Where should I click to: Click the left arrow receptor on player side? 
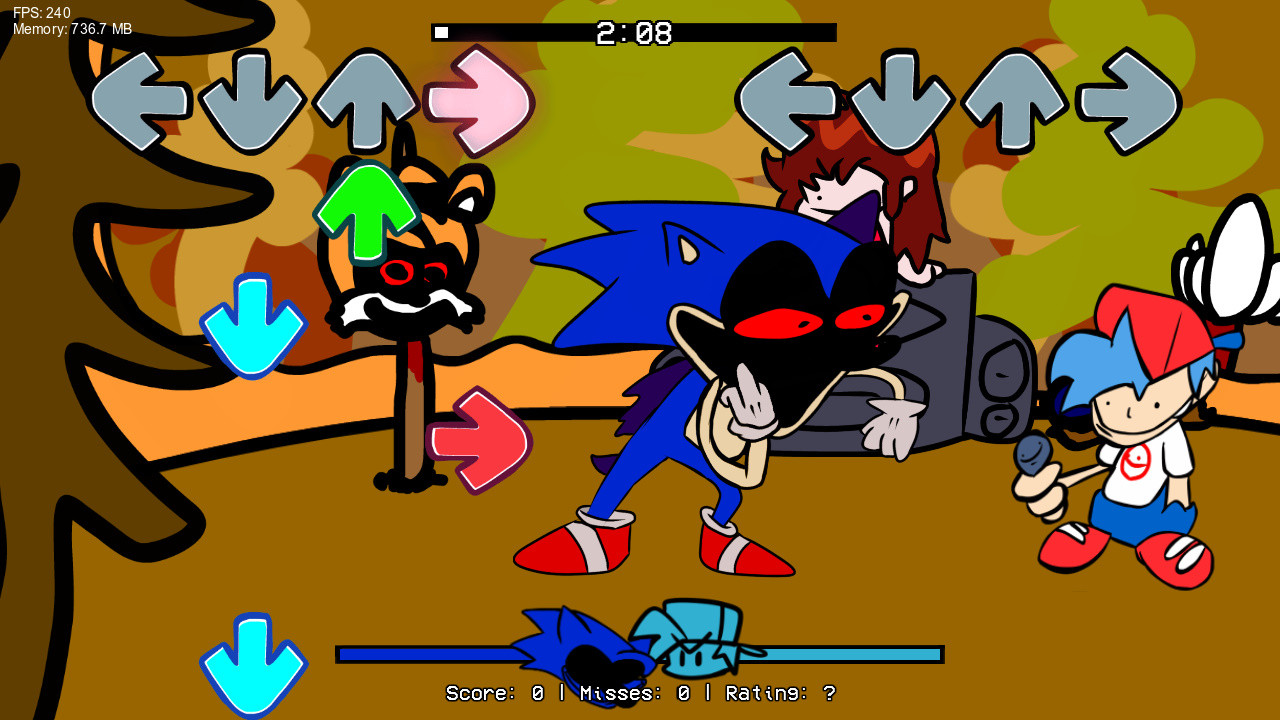point(785,100)
